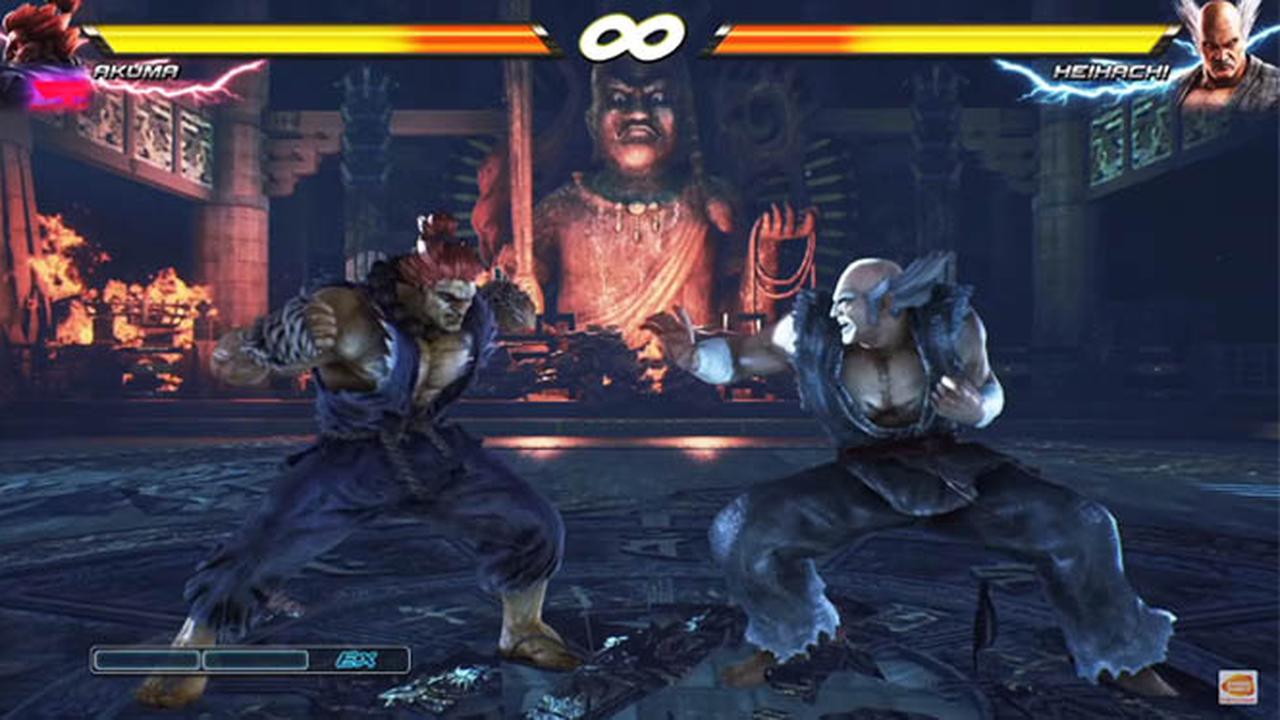The width and height of the screenshot is (1280, 720).
Task: Toggle the first EX gauge segment
Action: [x=145, y=659]
